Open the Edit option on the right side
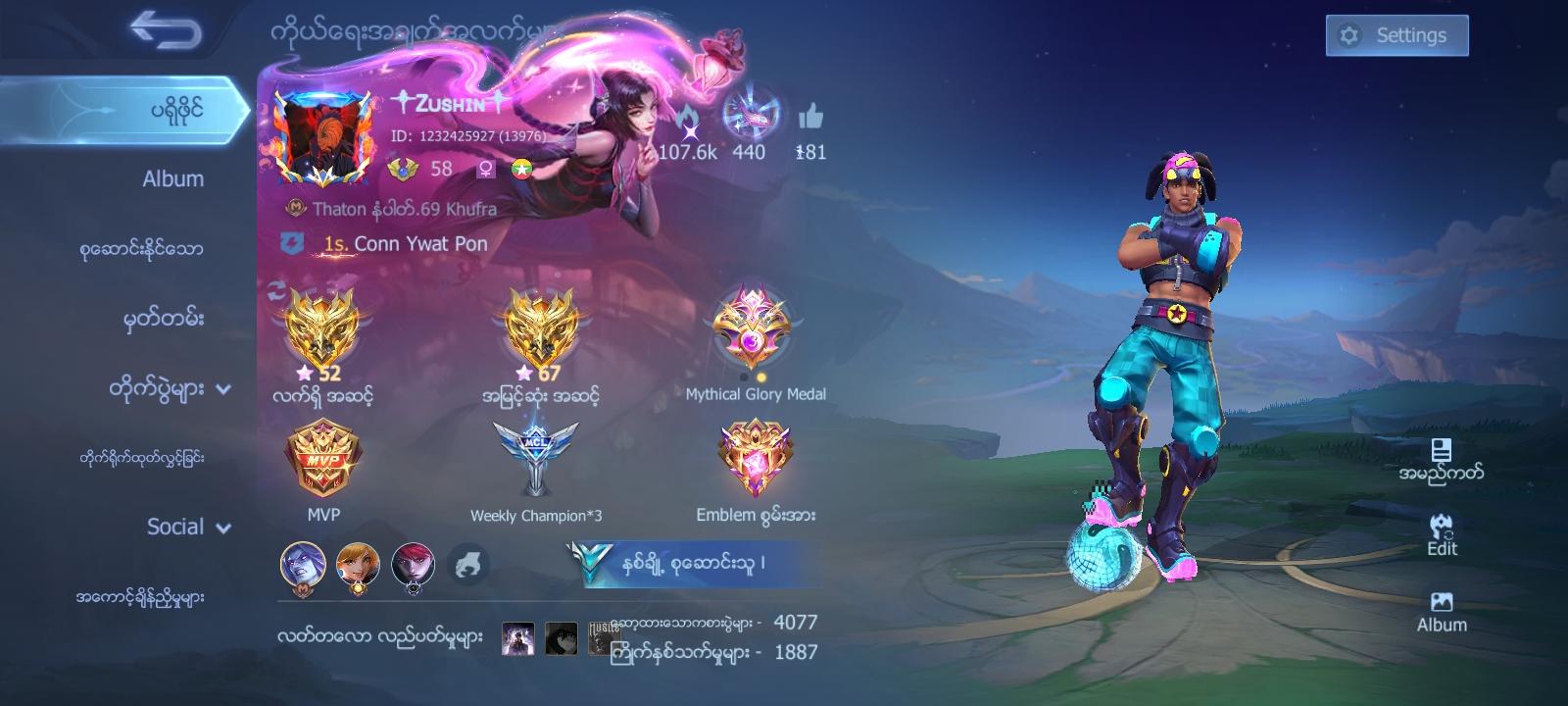 (x=1441, y=534)
